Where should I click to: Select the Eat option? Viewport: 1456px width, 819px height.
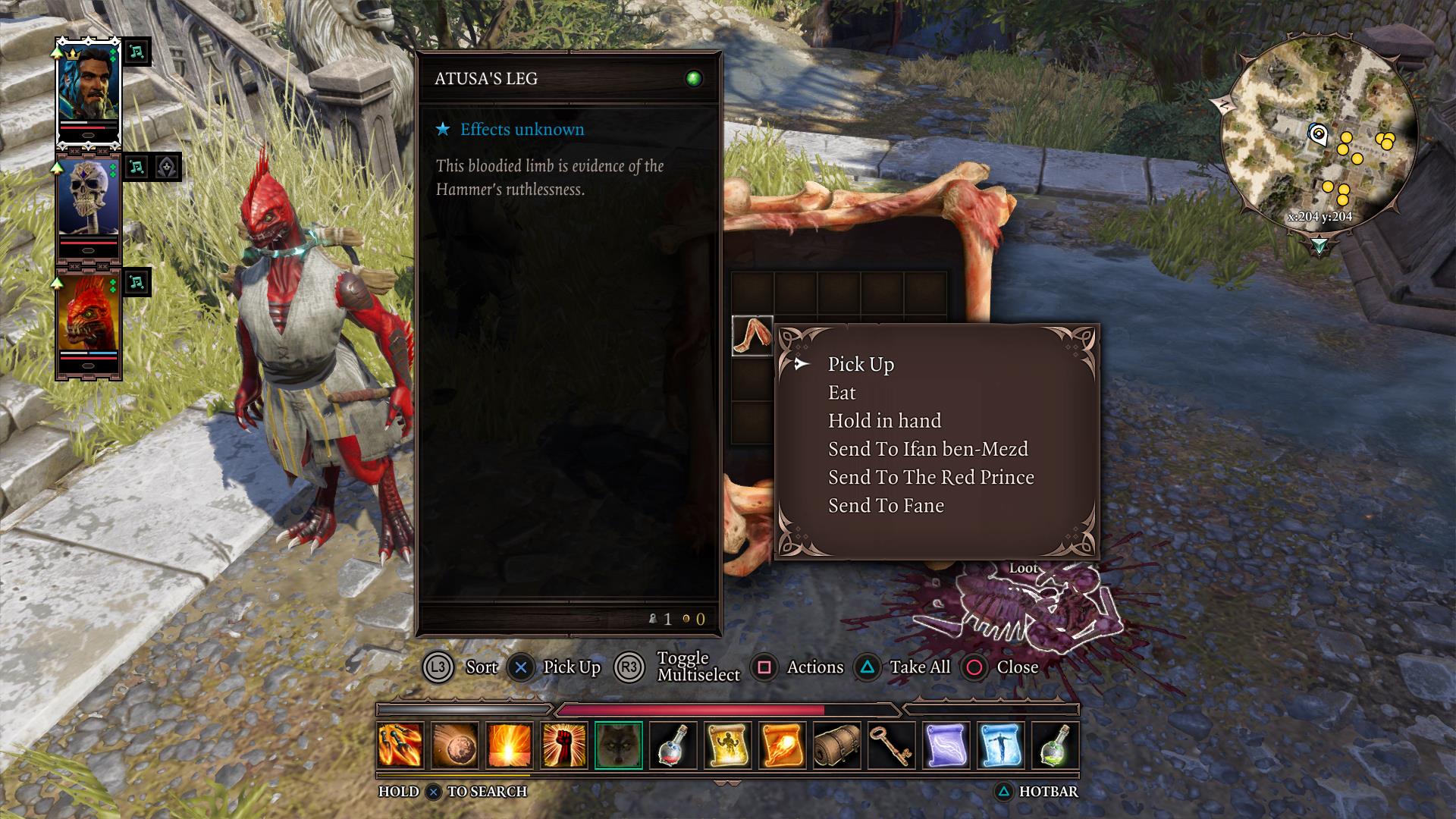click(x=842, y=393)
